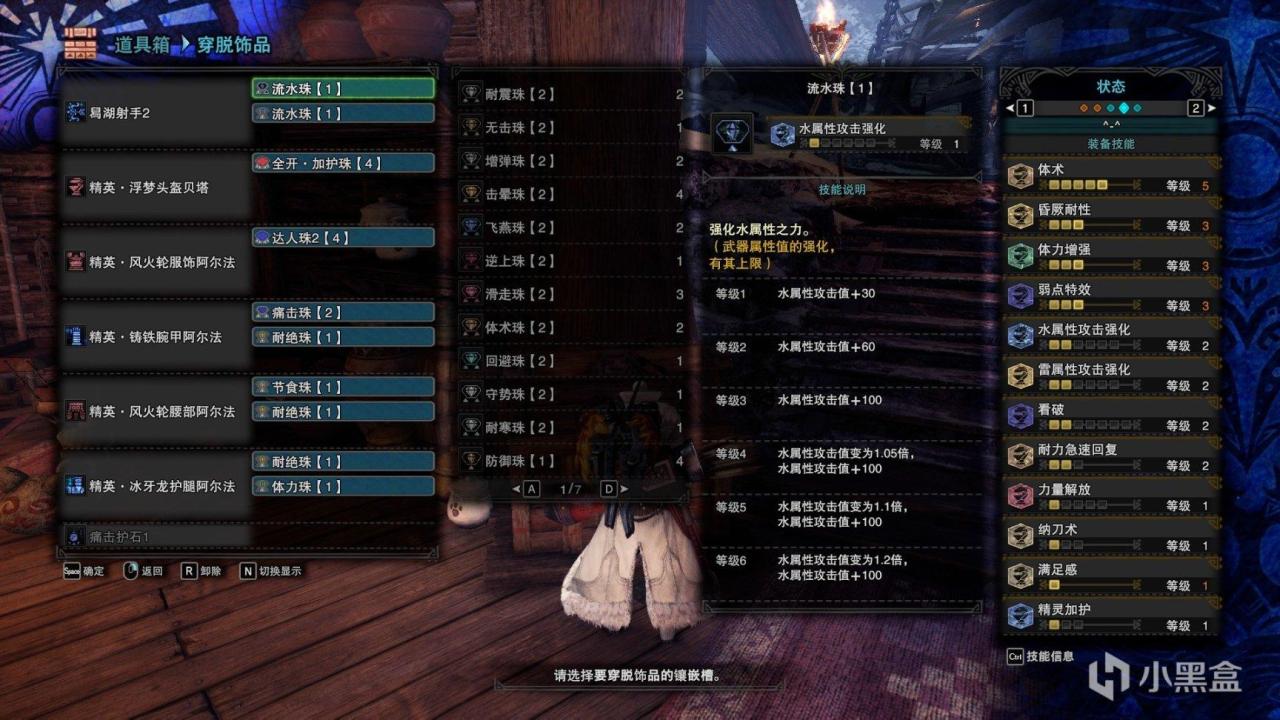Click the status panel's right page arrow
This screenshot has height=720, width=1280.
1212,108
